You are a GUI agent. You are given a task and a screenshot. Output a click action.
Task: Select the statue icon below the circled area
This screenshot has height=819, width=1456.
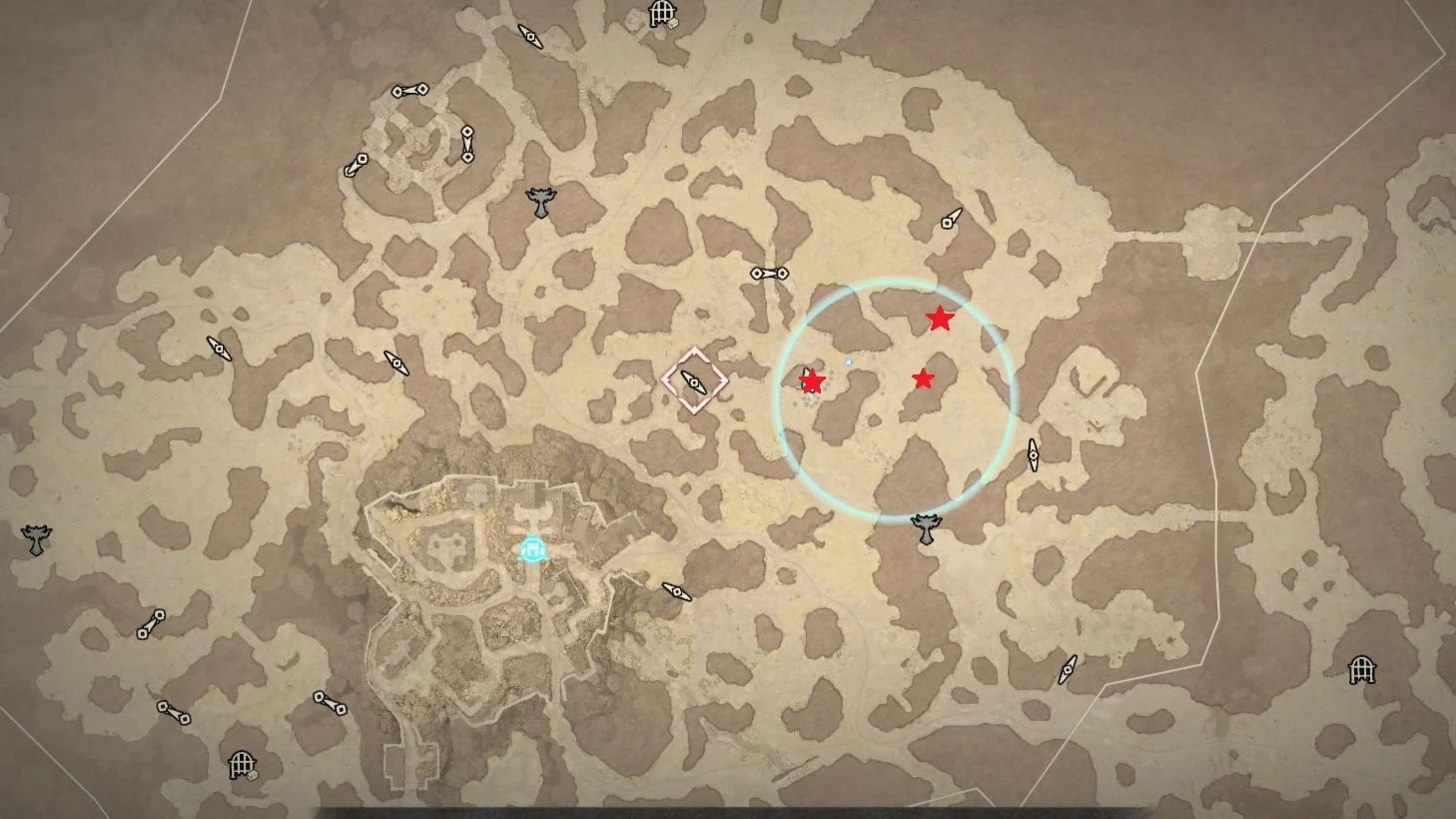(927, 527)
